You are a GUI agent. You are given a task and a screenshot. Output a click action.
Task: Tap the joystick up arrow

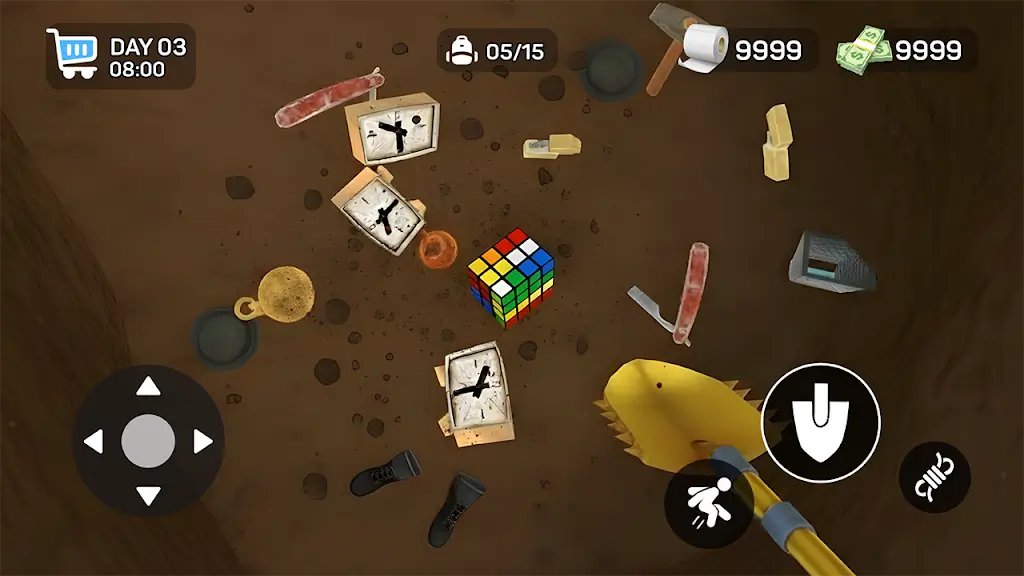click(x=148, y=387)
